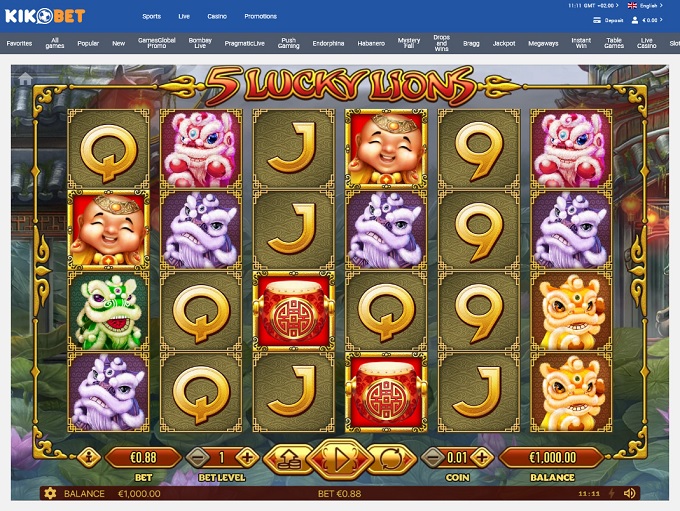The image size is (680, 511).
Task: Open the game settings gear
Action: 48,493
